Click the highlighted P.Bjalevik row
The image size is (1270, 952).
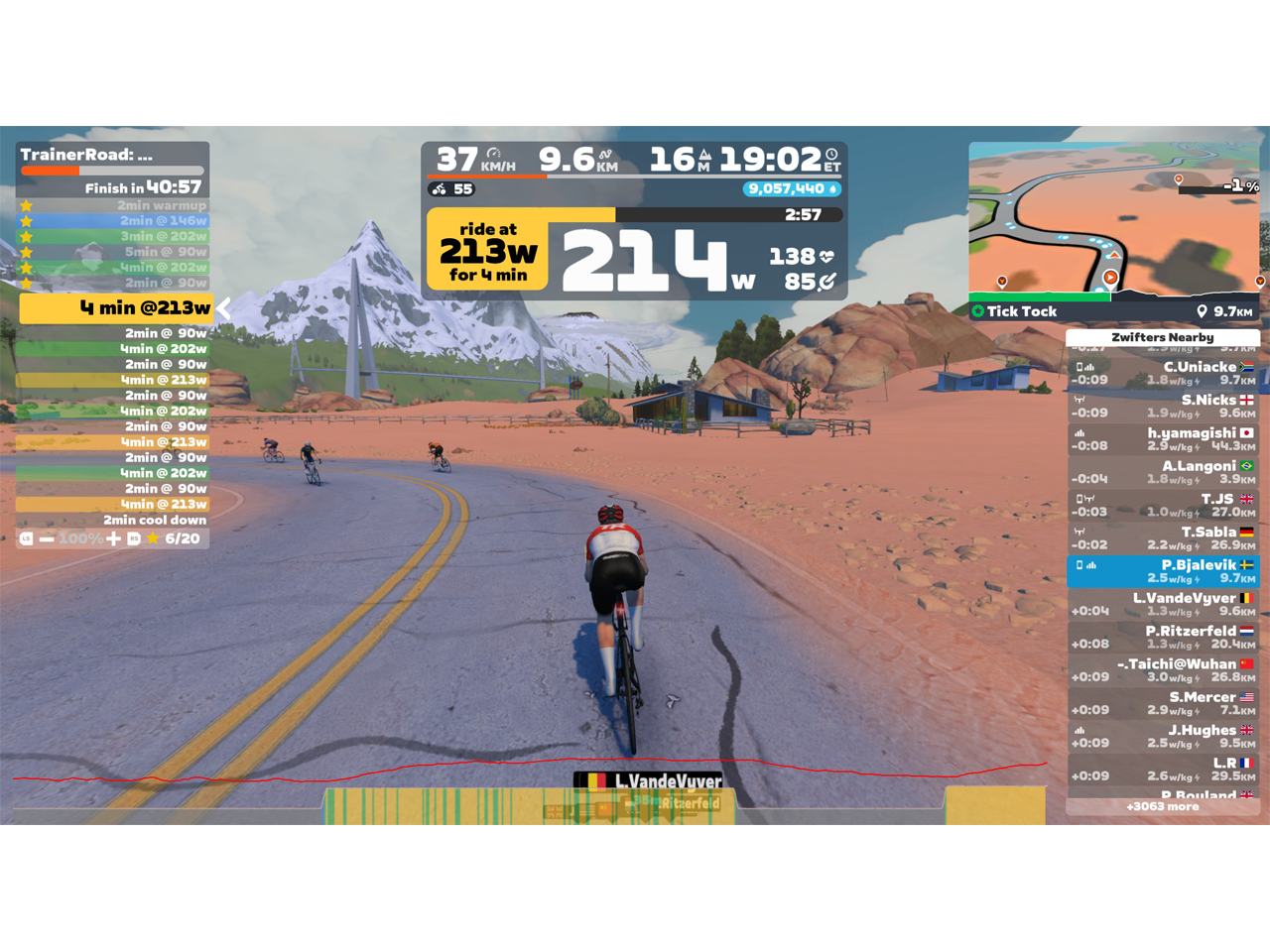[x=1163, y=571]
